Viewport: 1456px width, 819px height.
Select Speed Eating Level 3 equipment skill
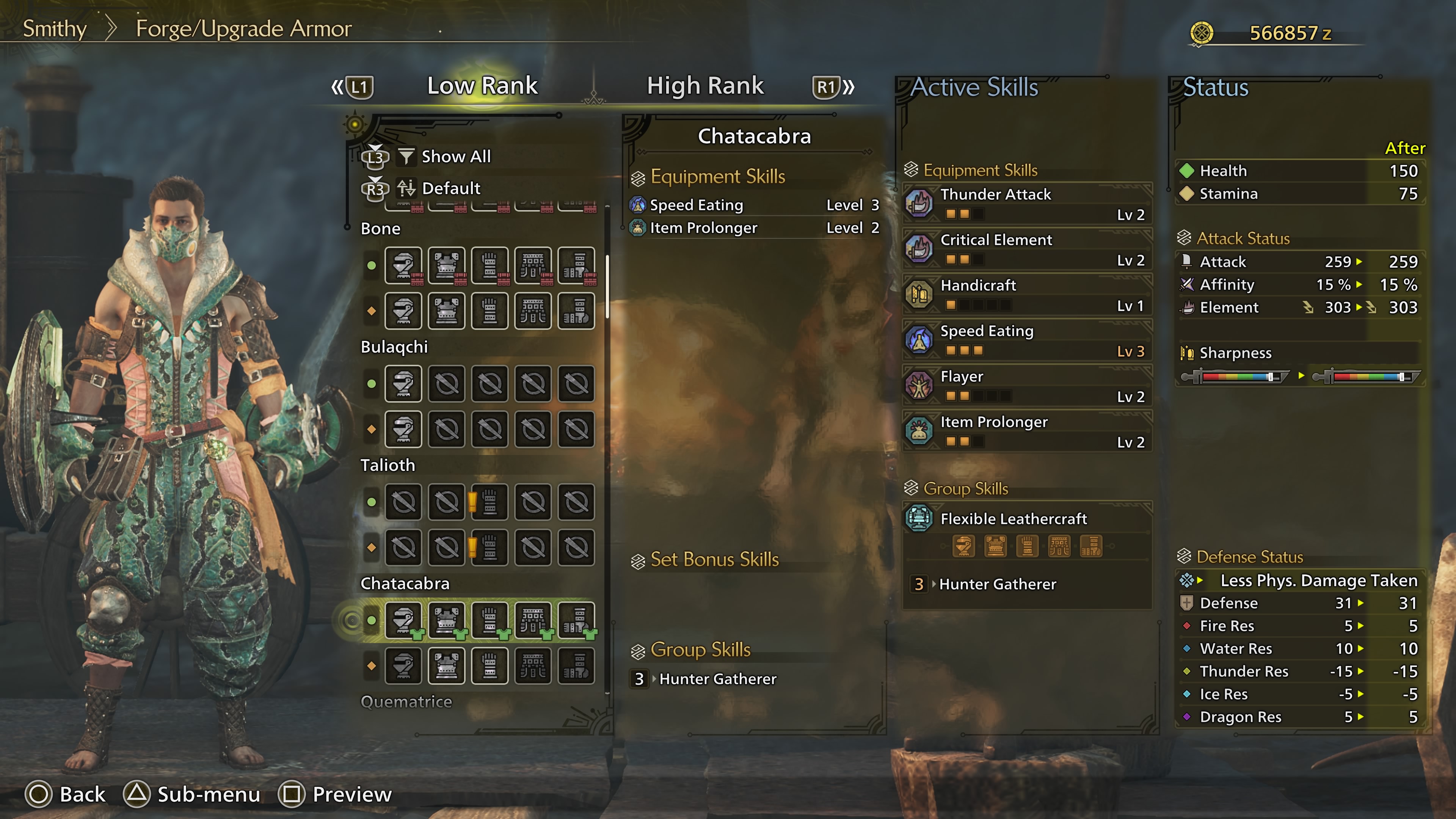coord(755,205)
